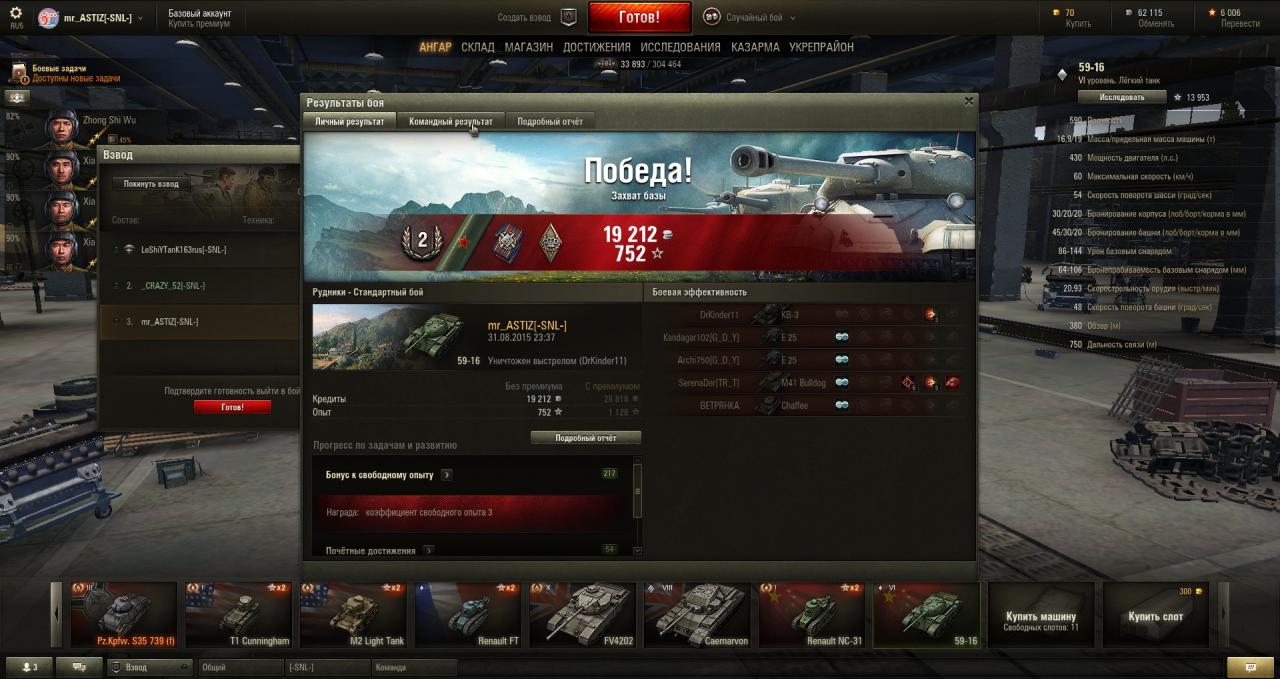Open the ДОСТИЖЕНИЯ menu section
Screen dimensions: 1280x679
(x=596, y=47)
